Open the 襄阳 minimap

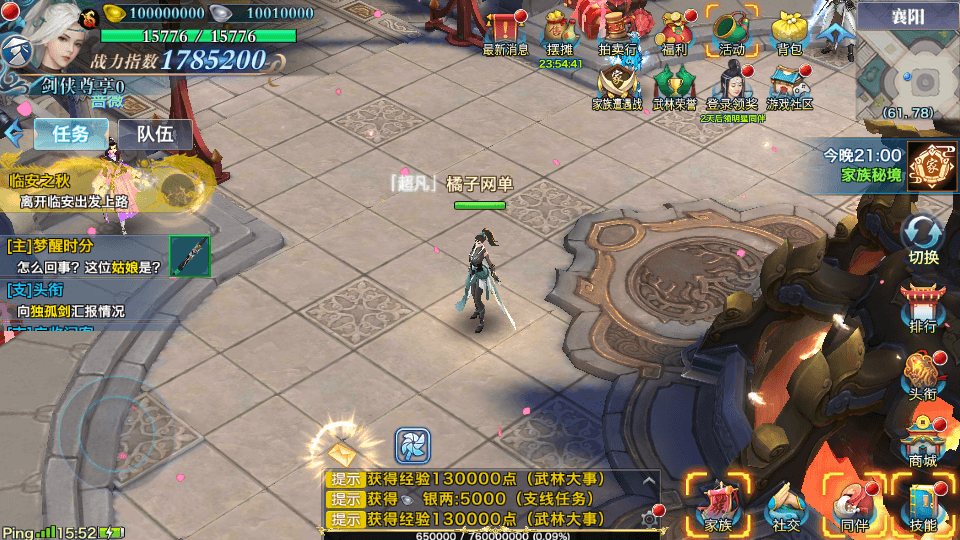click(x=908, y=72)
